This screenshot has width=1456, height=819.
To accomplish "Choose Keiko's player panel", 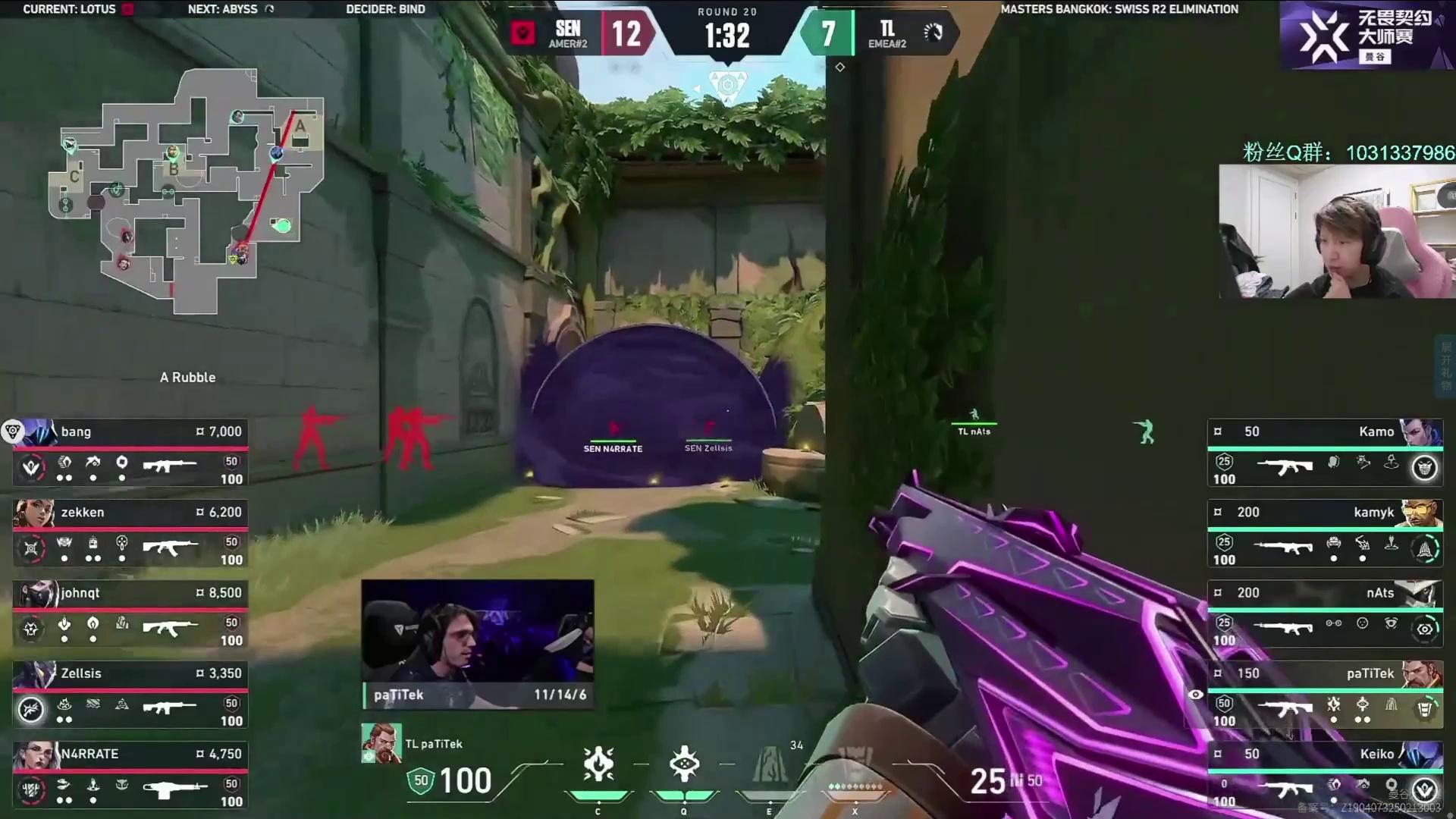I will point(1325,775).
